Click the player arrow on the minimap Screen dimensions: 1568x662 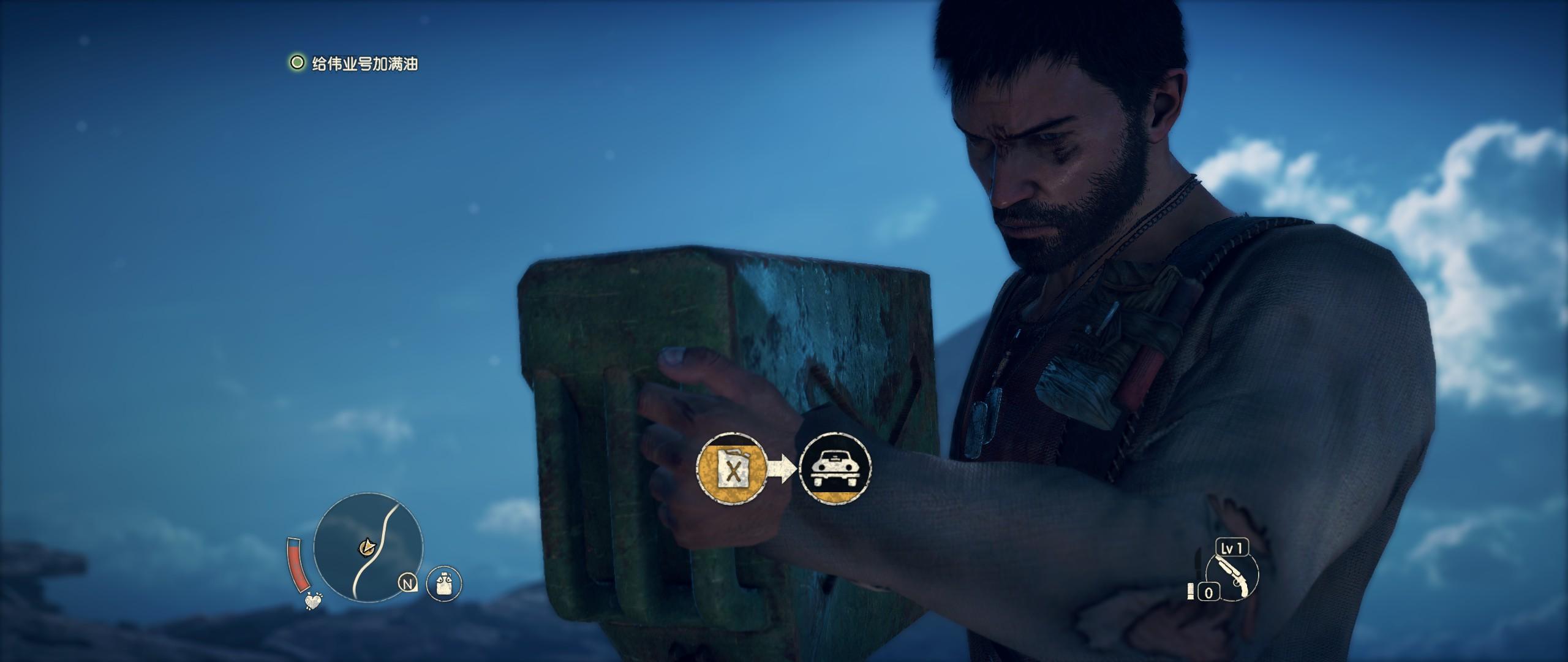point(367,545)
